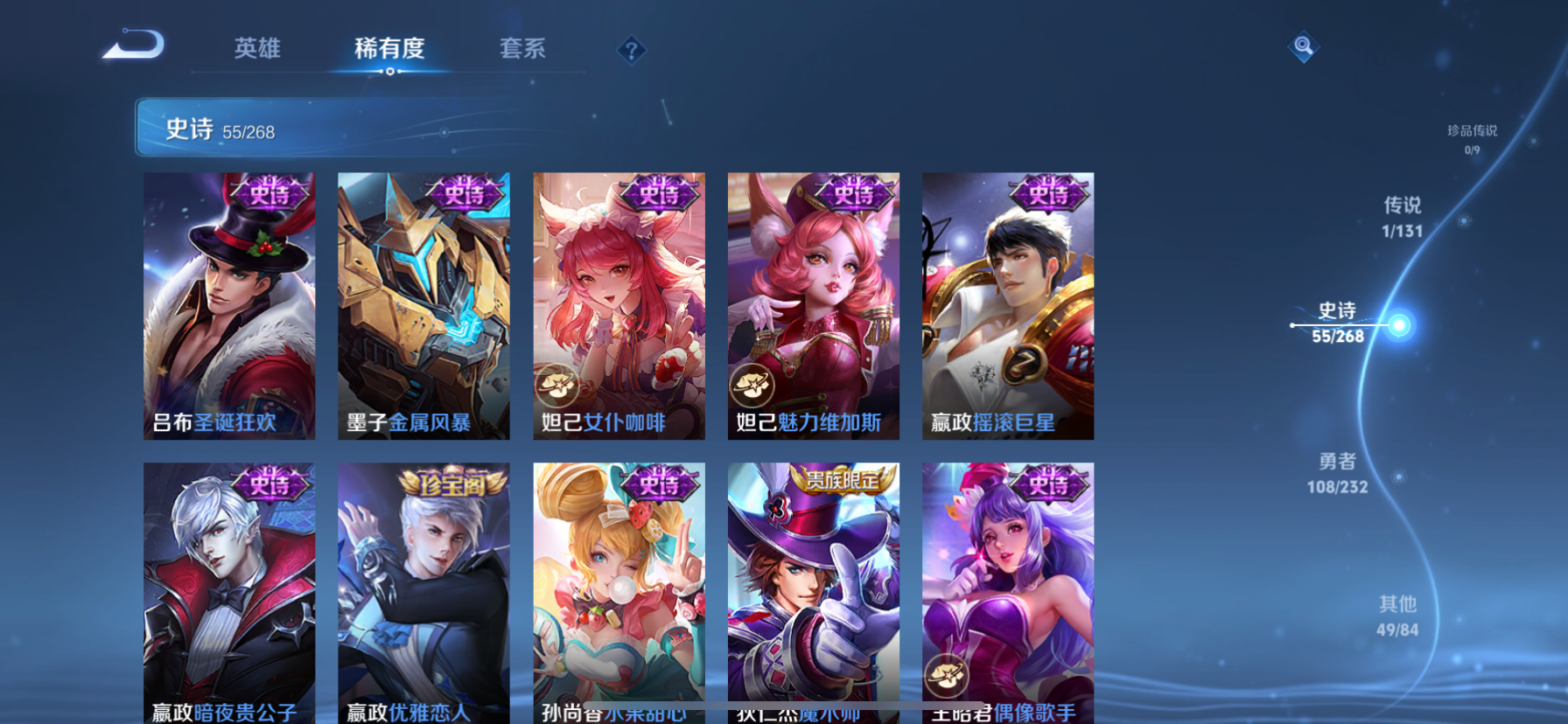Switch to the 套系 tab
Viewport: 1568px width, 724px height.
(x=523, y=50)
